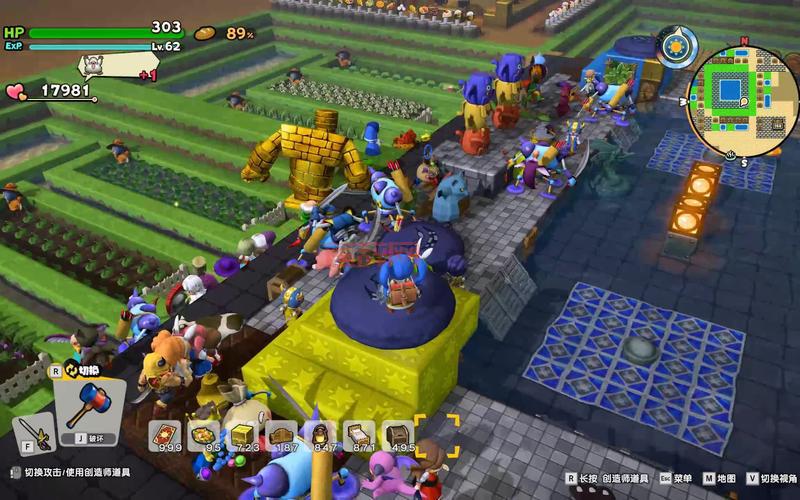Click the pink hearts gratitude icon
Viewport: 800px width, 500px height.
coord(16,91)
